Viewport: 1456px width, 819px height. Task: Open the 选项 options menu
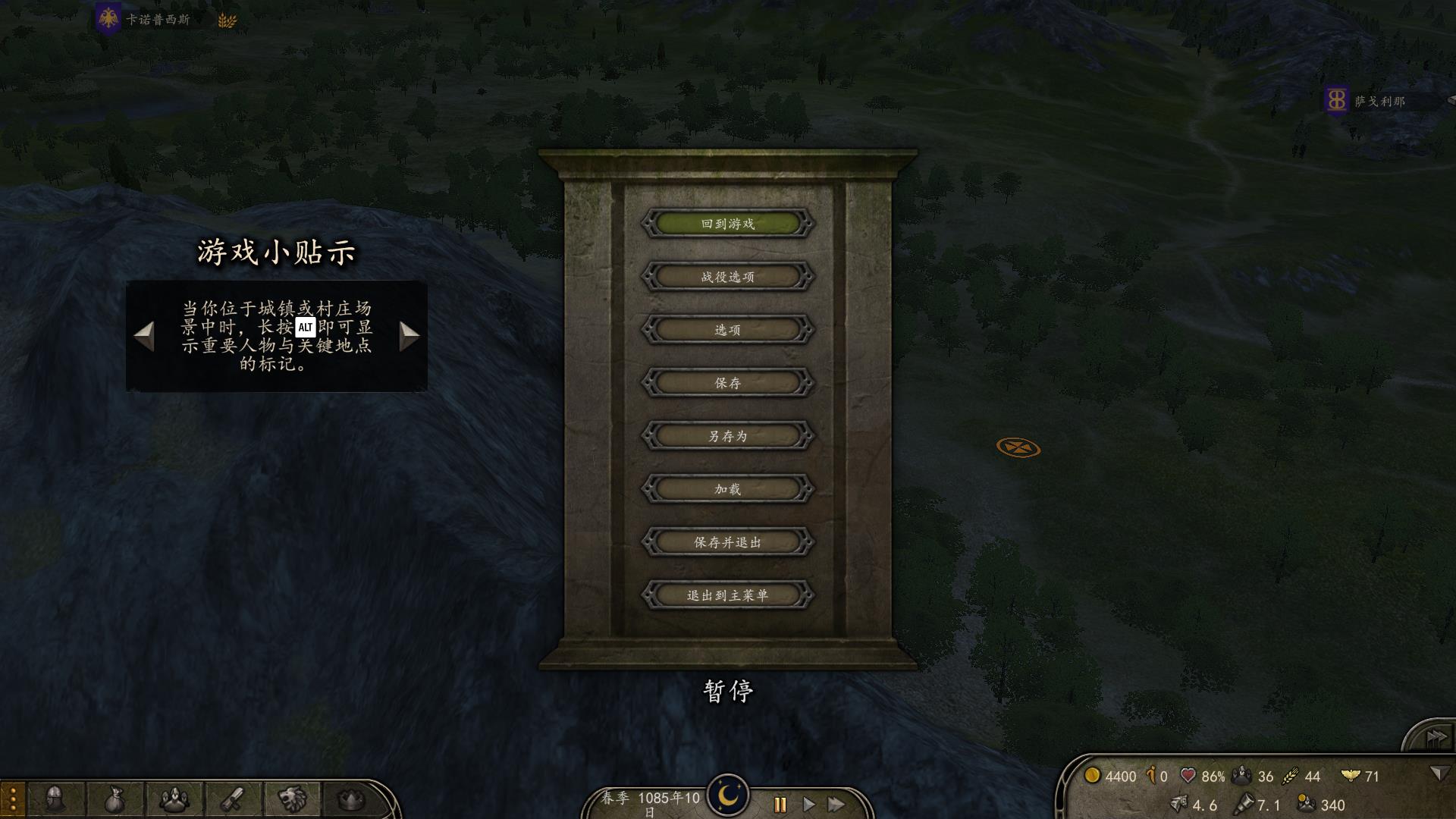tap(727, 330)
